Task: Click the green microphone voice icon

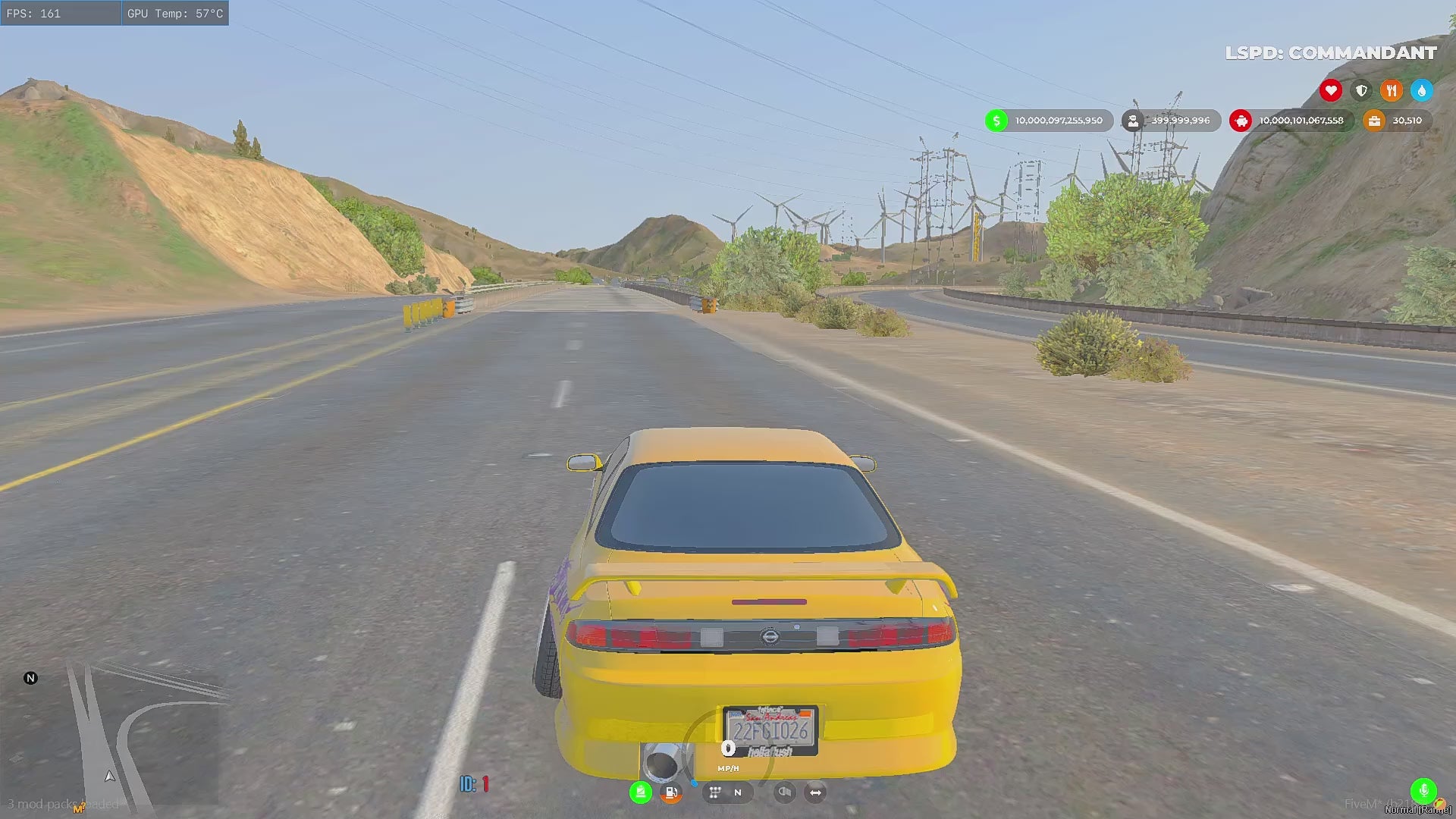Action: click(x=1423, y=790)
